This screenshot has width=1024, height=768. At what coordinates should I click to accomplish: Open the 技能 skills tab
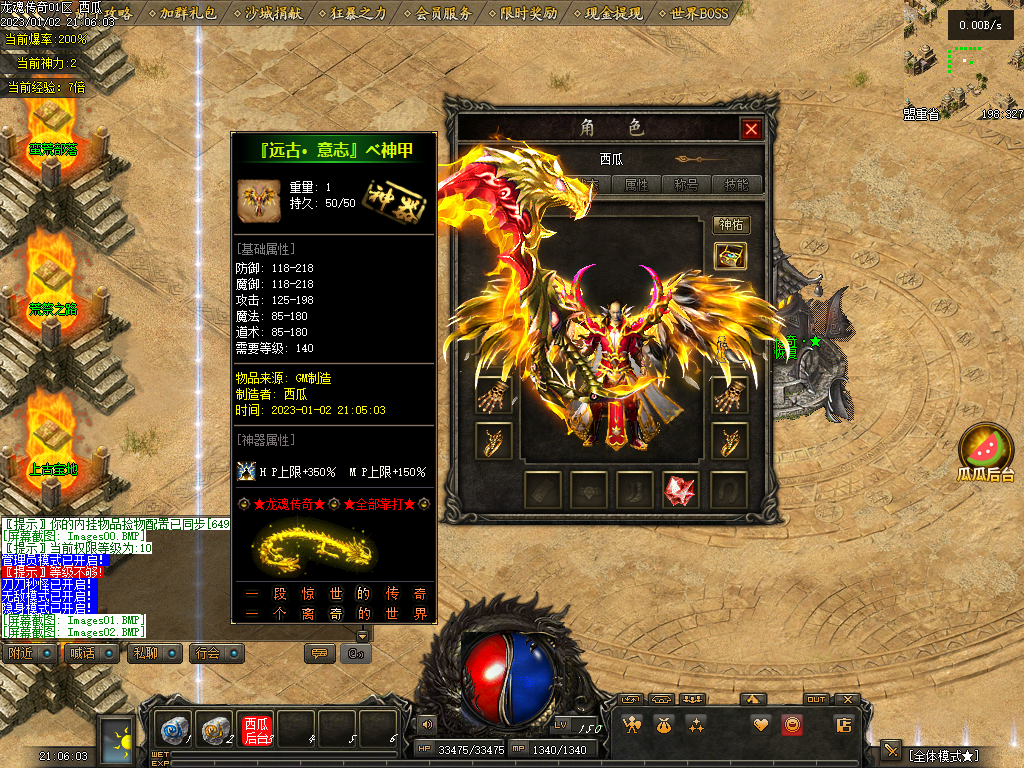point(737,185)
